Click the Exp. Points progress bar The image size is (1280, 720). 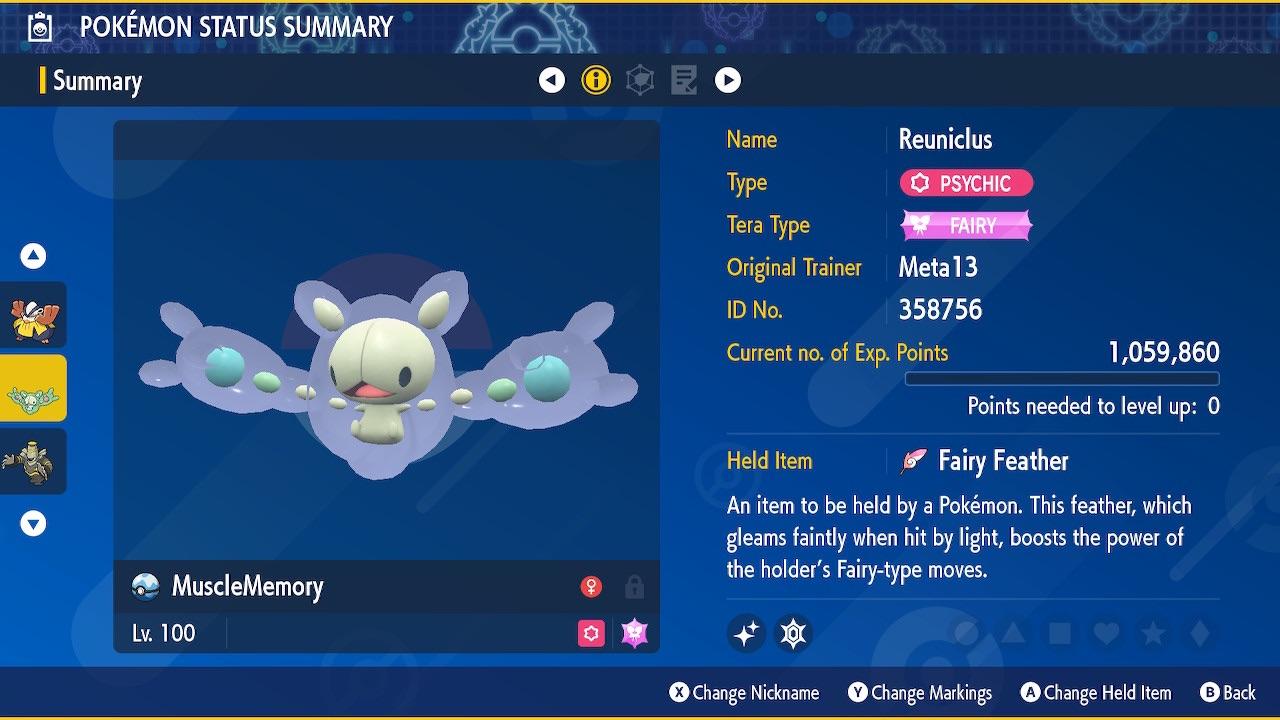[1062, 379]
